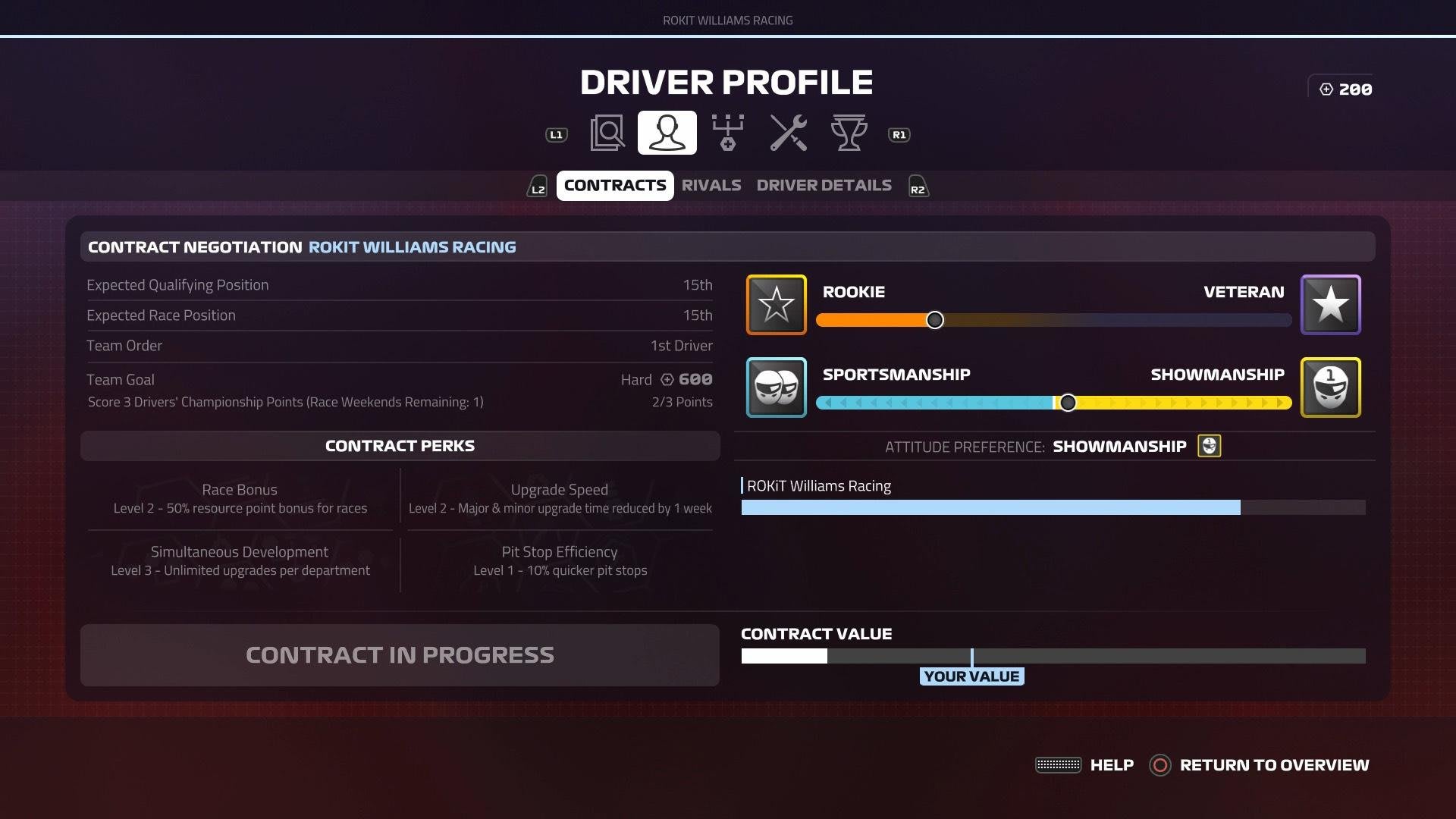
Task: Select the Race Bonus contract perk
Action: (x=240, y=498)
